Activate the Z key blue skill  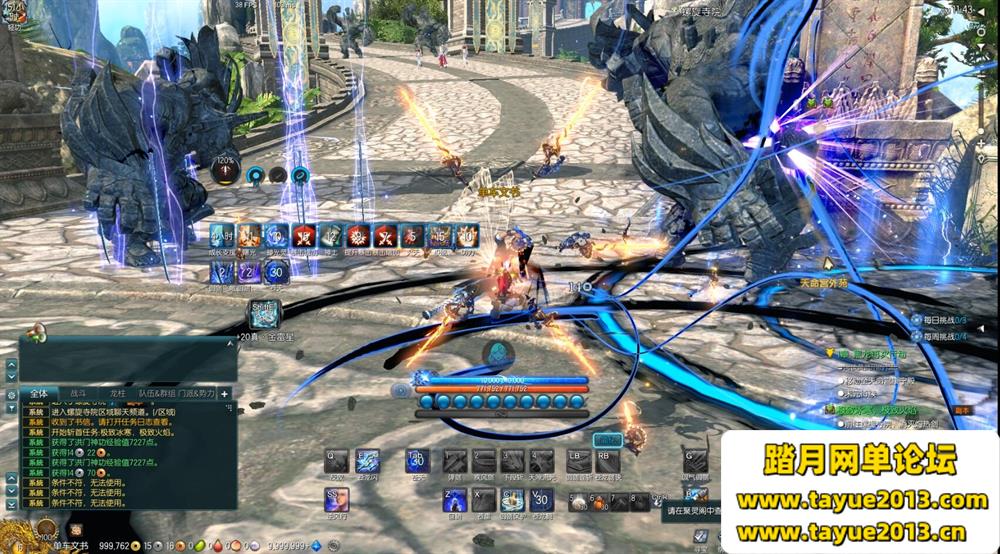tap(454, 501)
